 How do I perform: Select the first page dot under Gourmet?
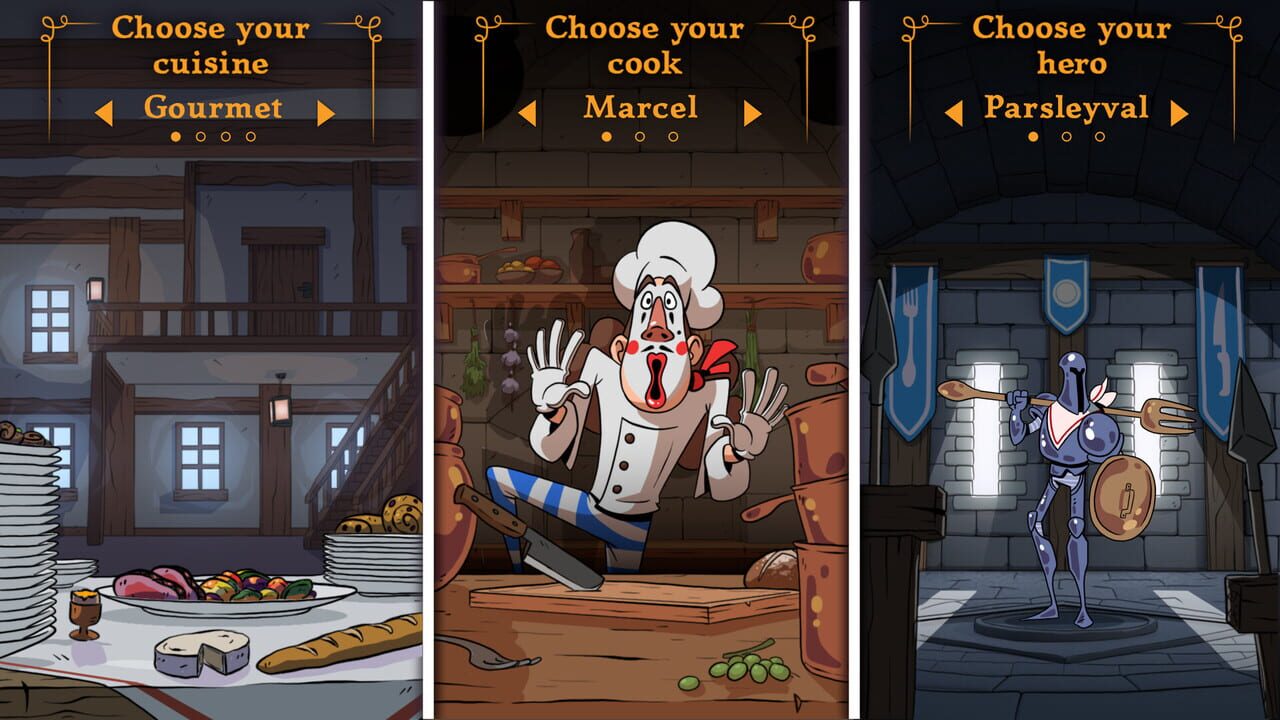(175, 135)
